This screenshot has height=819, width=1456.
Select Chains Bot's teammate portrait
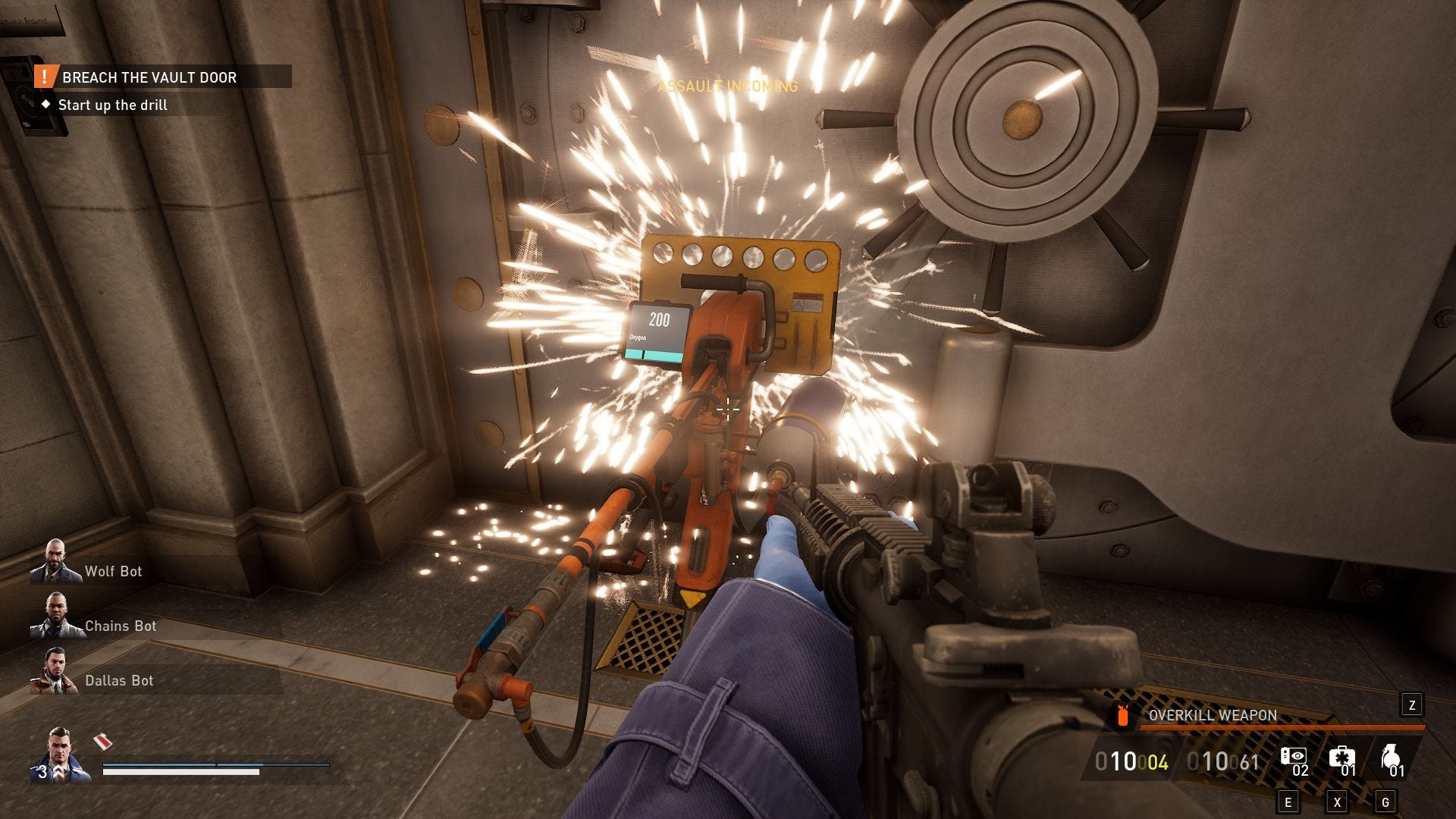click(55, 617)
